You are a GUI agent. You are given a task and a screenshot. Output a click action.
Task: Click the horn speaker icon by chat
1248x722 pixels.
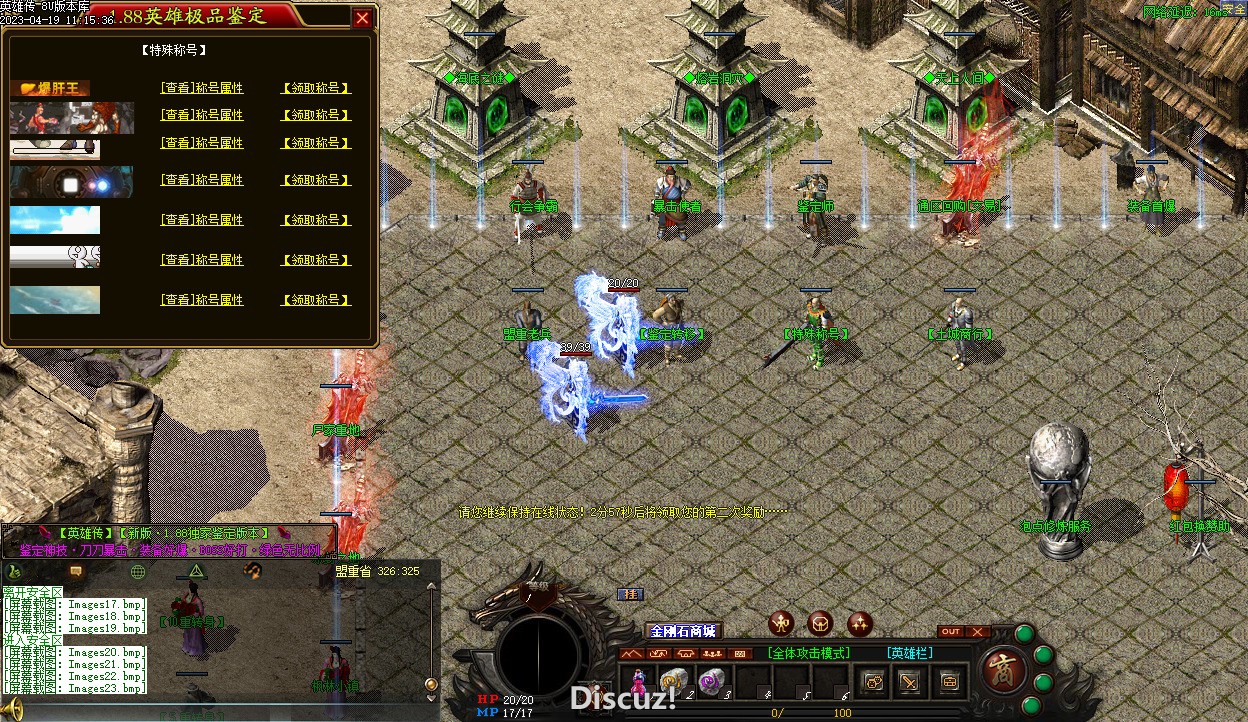pyautogui.click(x=13, y=711)
